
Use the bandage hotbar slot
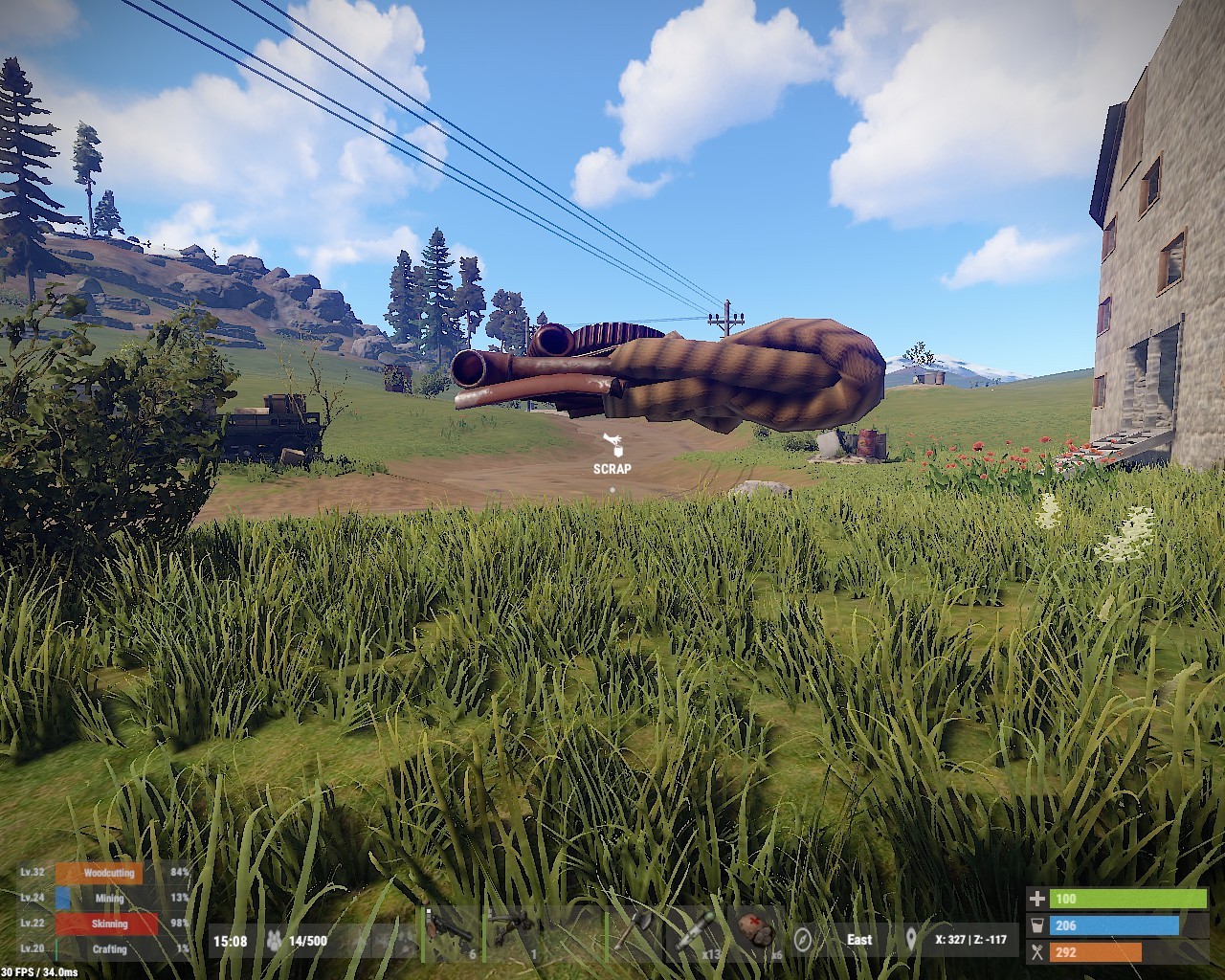coord(758,932)
